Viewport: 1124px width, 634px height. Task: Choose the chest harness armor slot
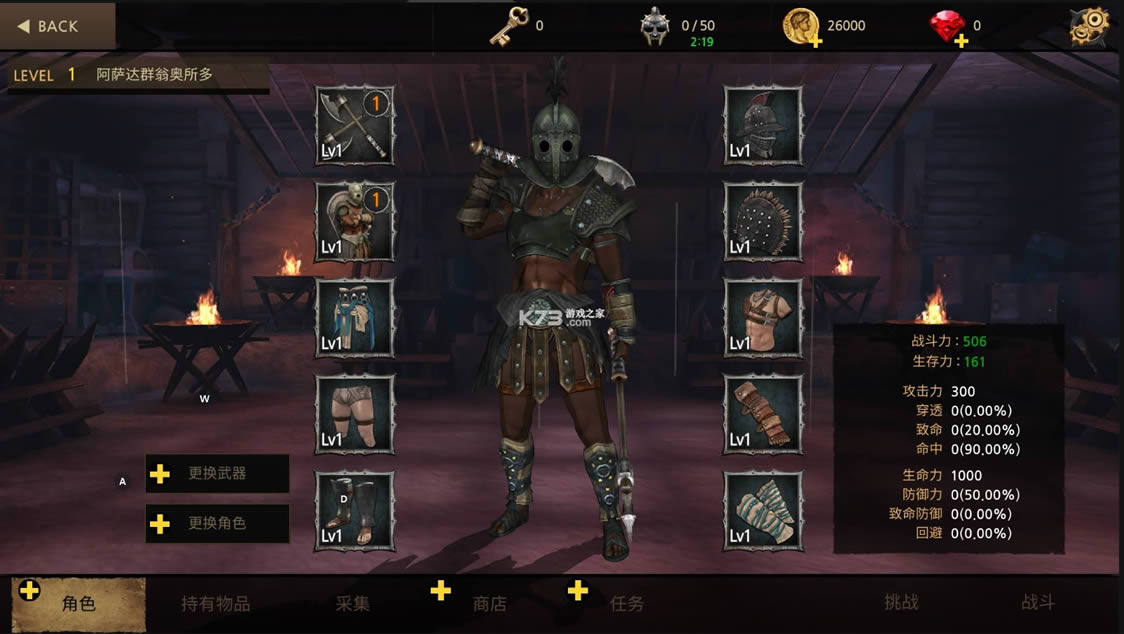pyautogui.click(x=763, y=317)
